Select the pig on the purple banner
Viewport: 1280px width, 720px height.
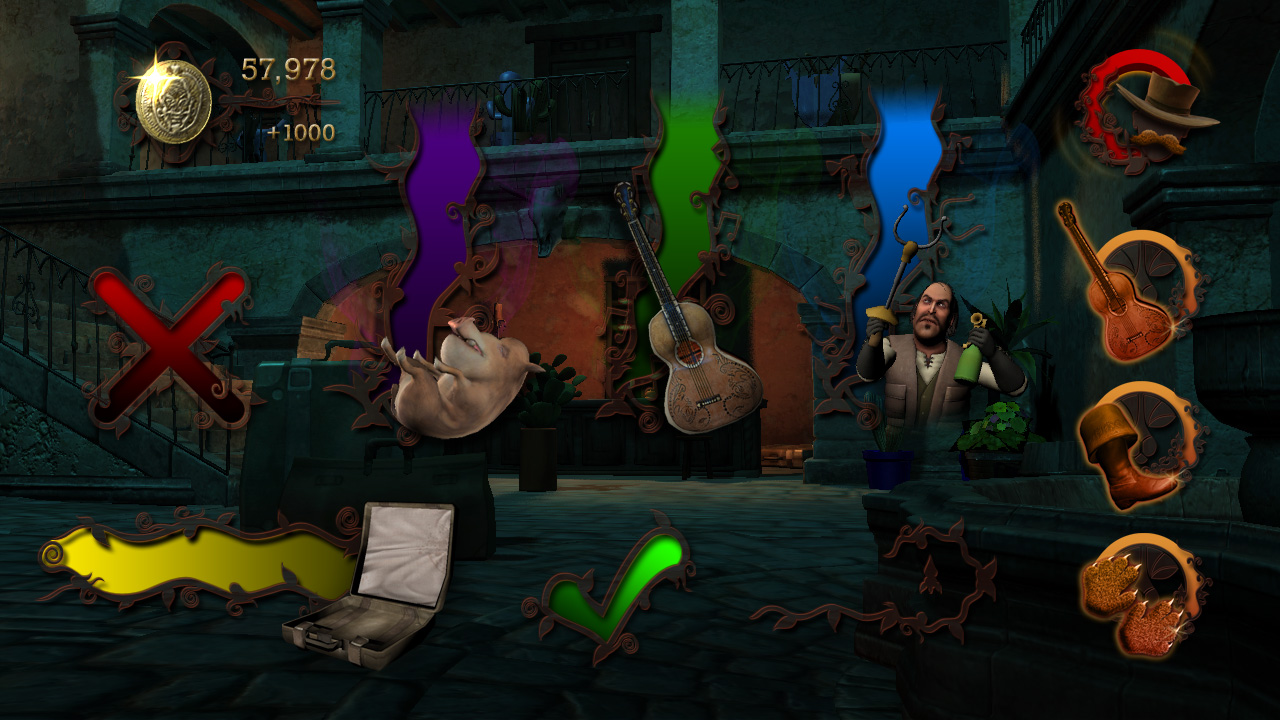click(x=457, y=377)
